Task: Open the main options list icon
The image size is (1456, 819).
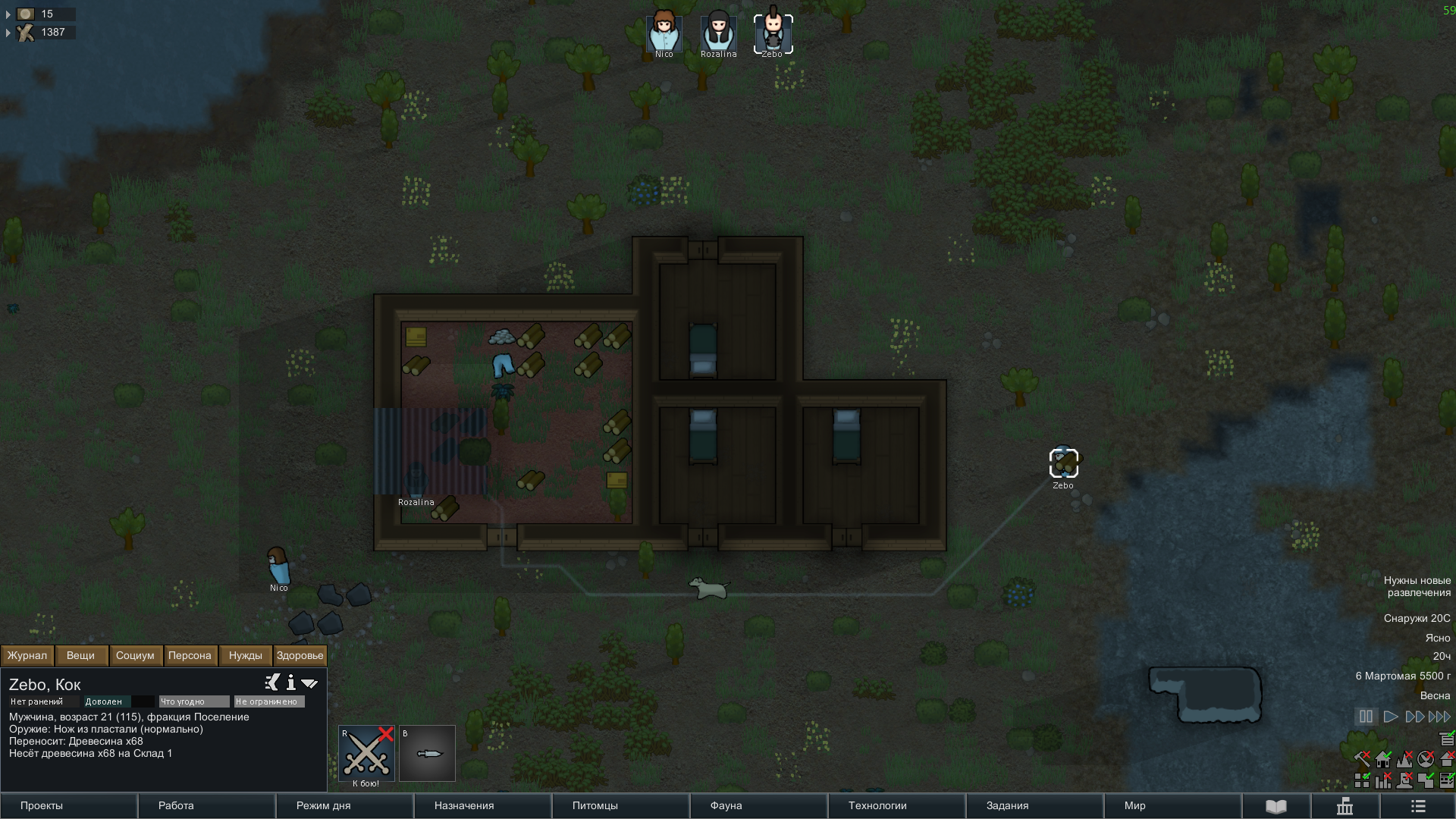Action: pyautogui.click(x=1418, y=806)
